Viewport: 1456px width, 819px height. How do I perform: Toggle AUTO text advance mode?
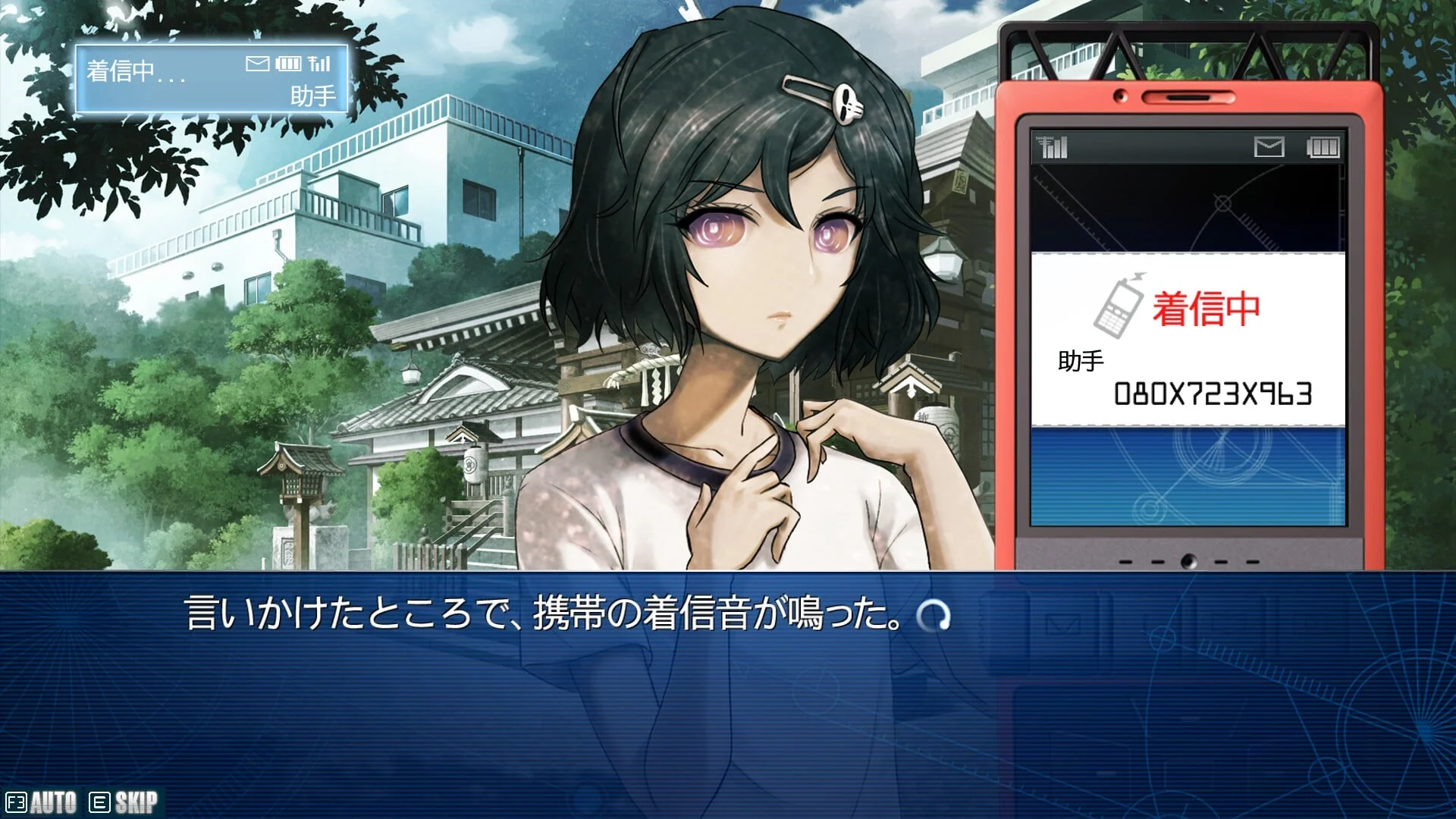42,802
